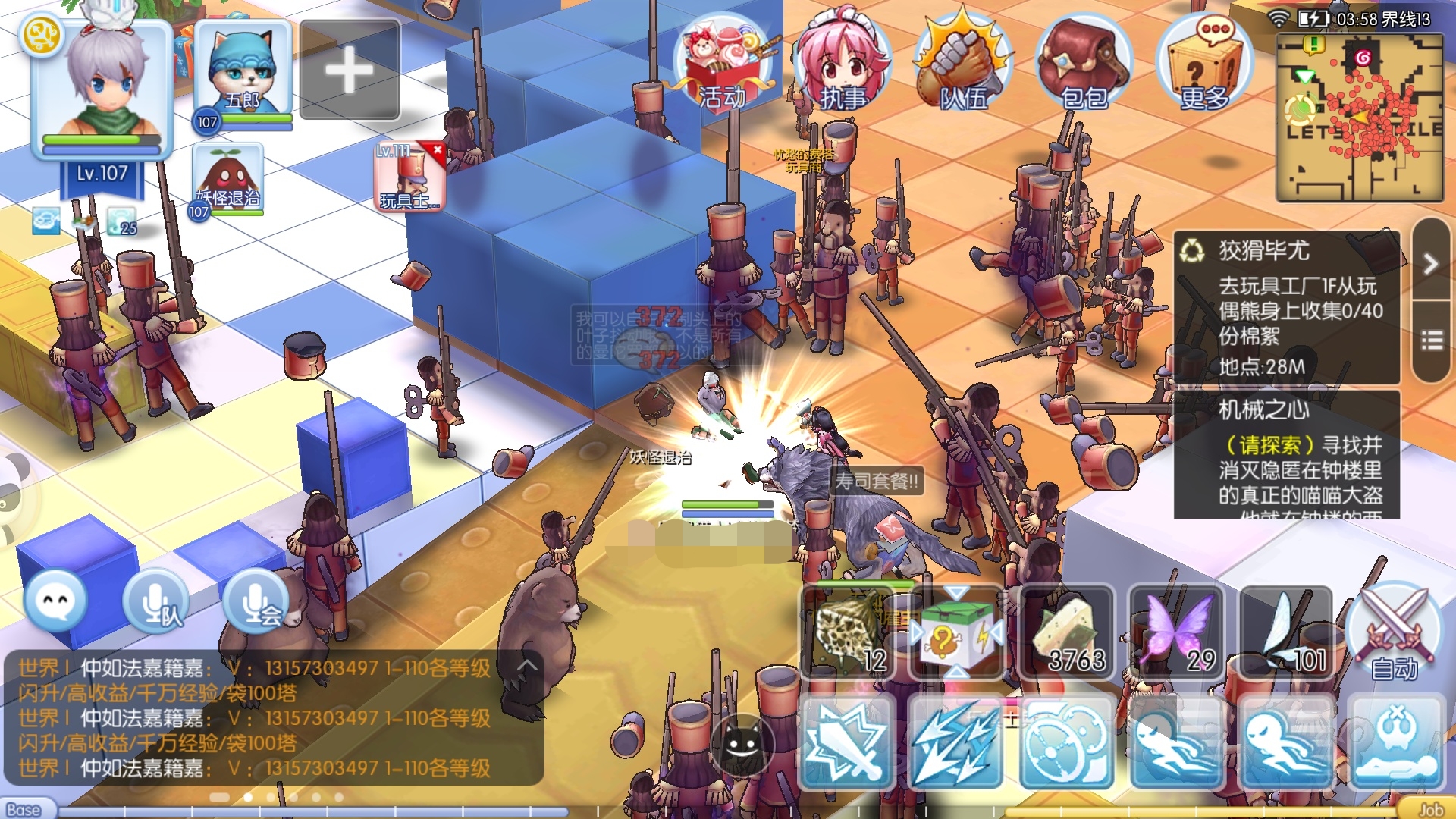The width and height of the screenshot is (1456, 819).
Task: Open the minimap
Action: pyautogui.click(x=1359, y=118)
